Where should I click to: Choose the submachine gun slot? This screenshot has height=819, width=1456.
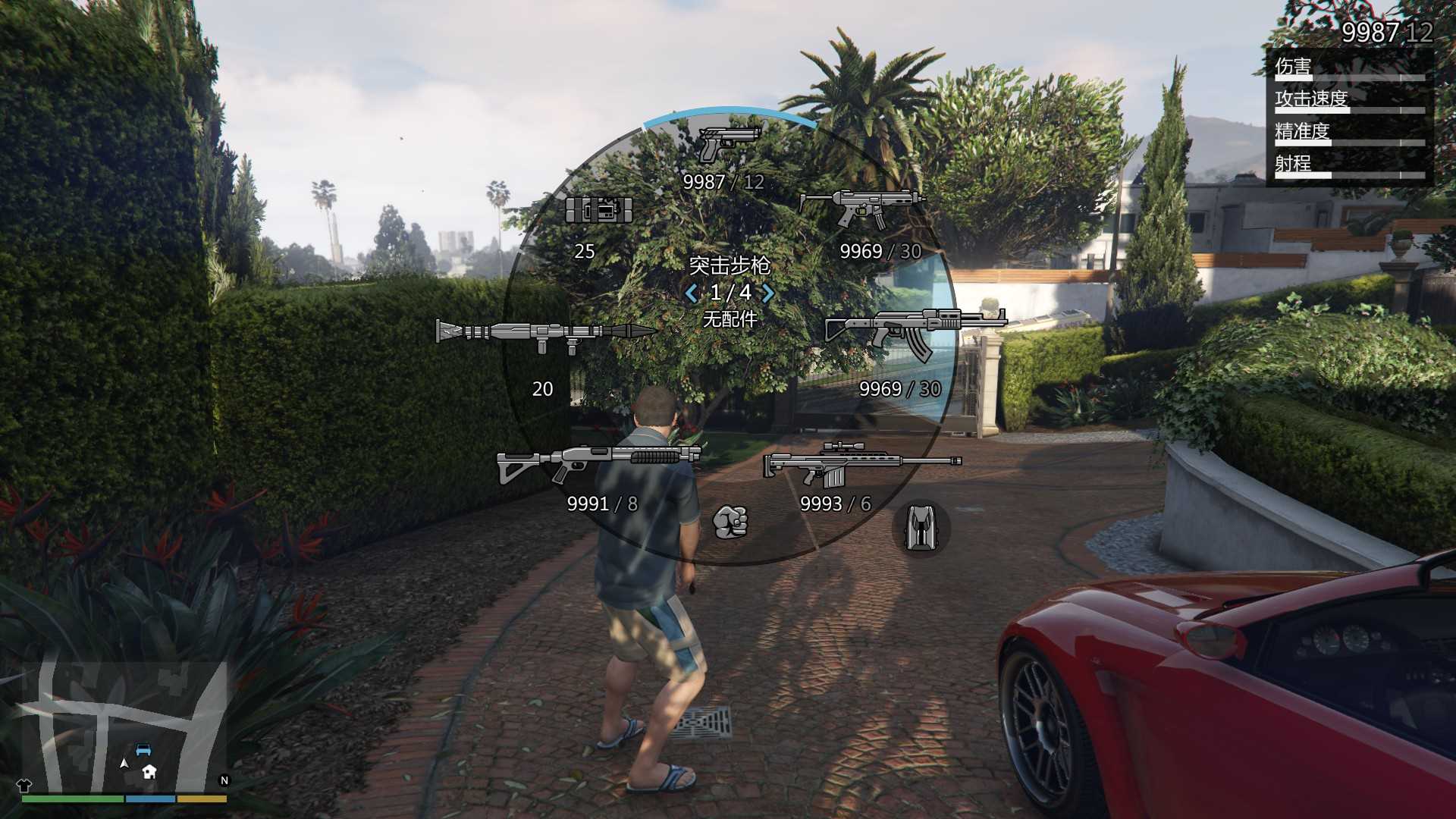click(862, 207)
